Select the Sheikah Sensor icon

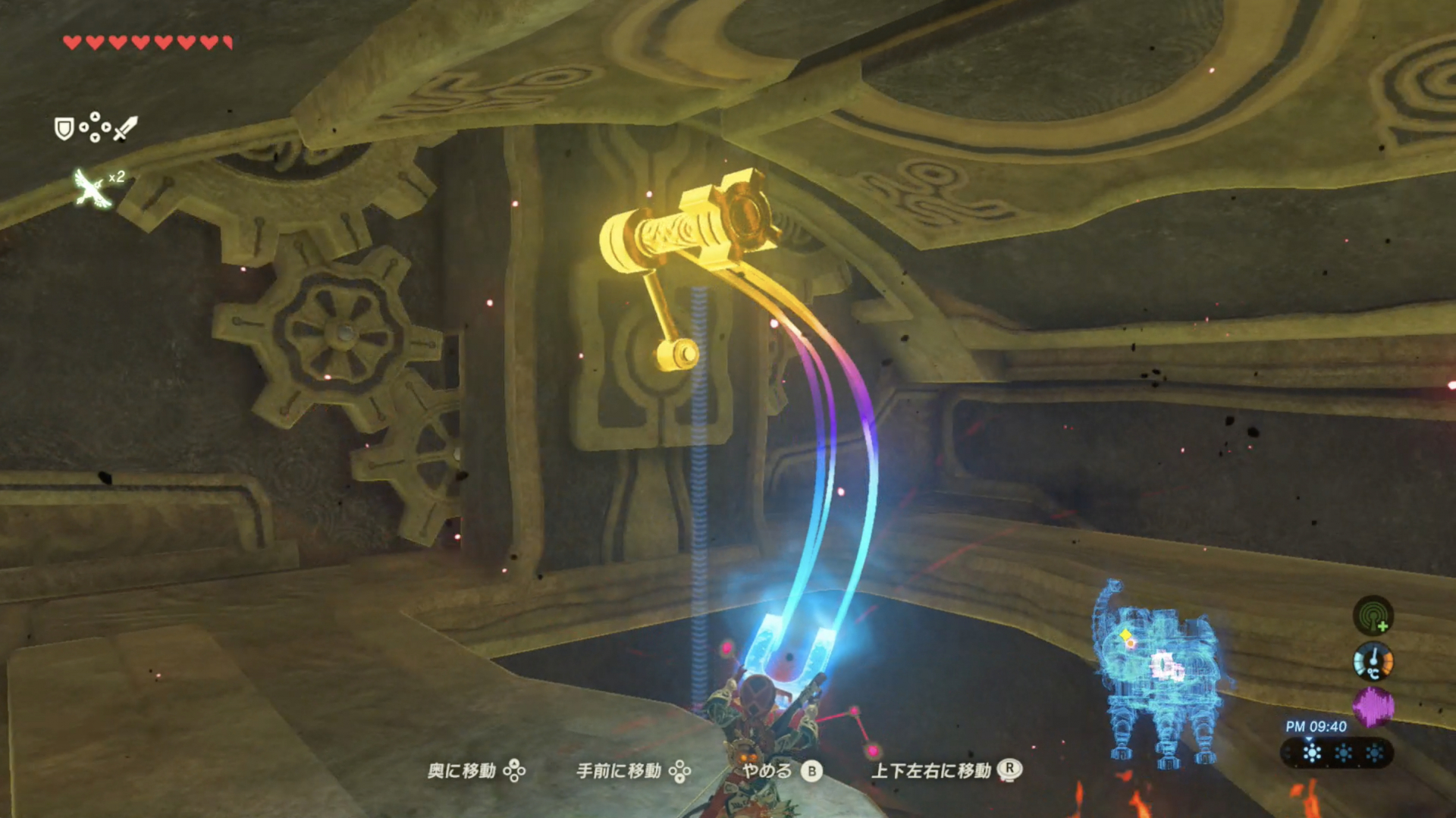point(1375,615)
